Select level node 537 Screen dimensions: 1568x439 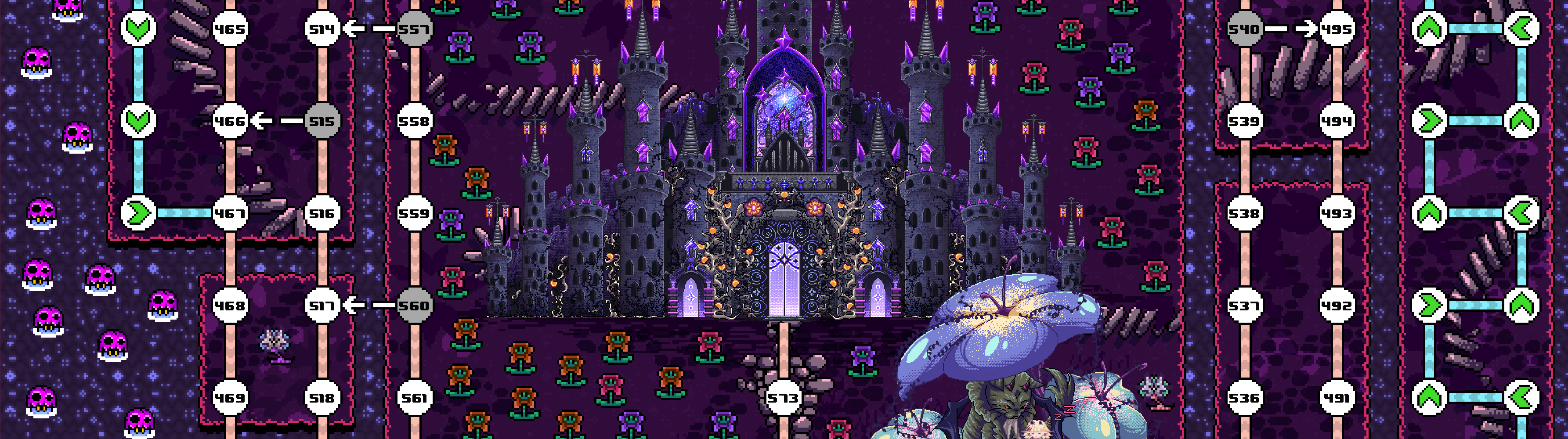[x=1244, y=306]
